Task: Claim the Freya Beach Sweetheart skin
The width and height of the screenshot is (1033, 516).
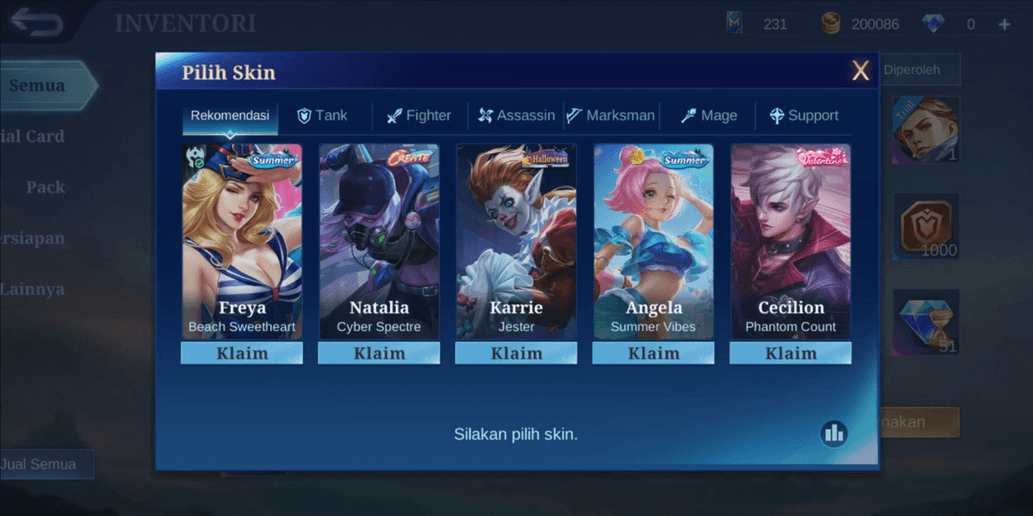Action: pyautogui.click(x=242, y=353)
